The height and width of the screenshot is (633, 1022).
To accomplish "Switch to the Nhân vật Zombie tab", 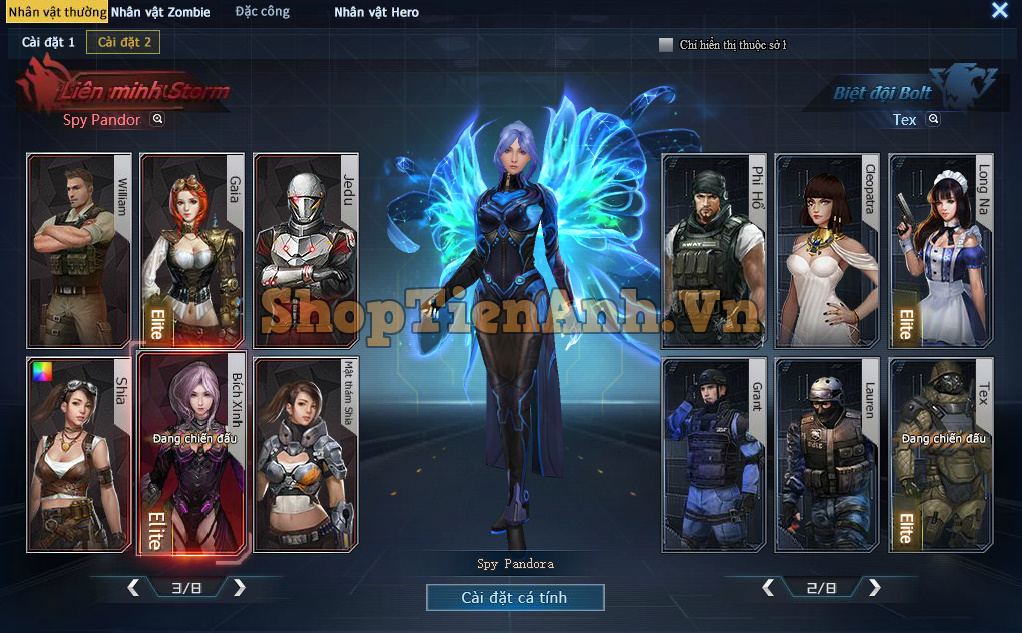I will 160,12.
